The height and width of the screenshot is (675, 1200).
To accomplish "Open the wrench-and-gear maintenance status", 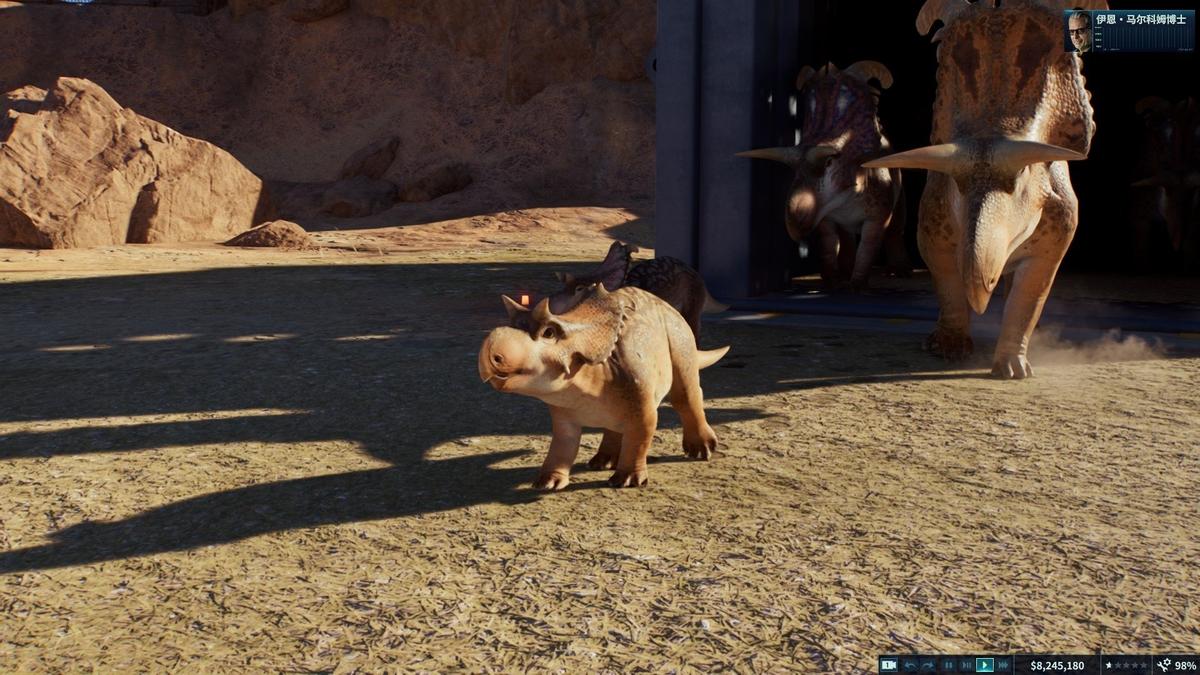I will tap(1164, 665).
